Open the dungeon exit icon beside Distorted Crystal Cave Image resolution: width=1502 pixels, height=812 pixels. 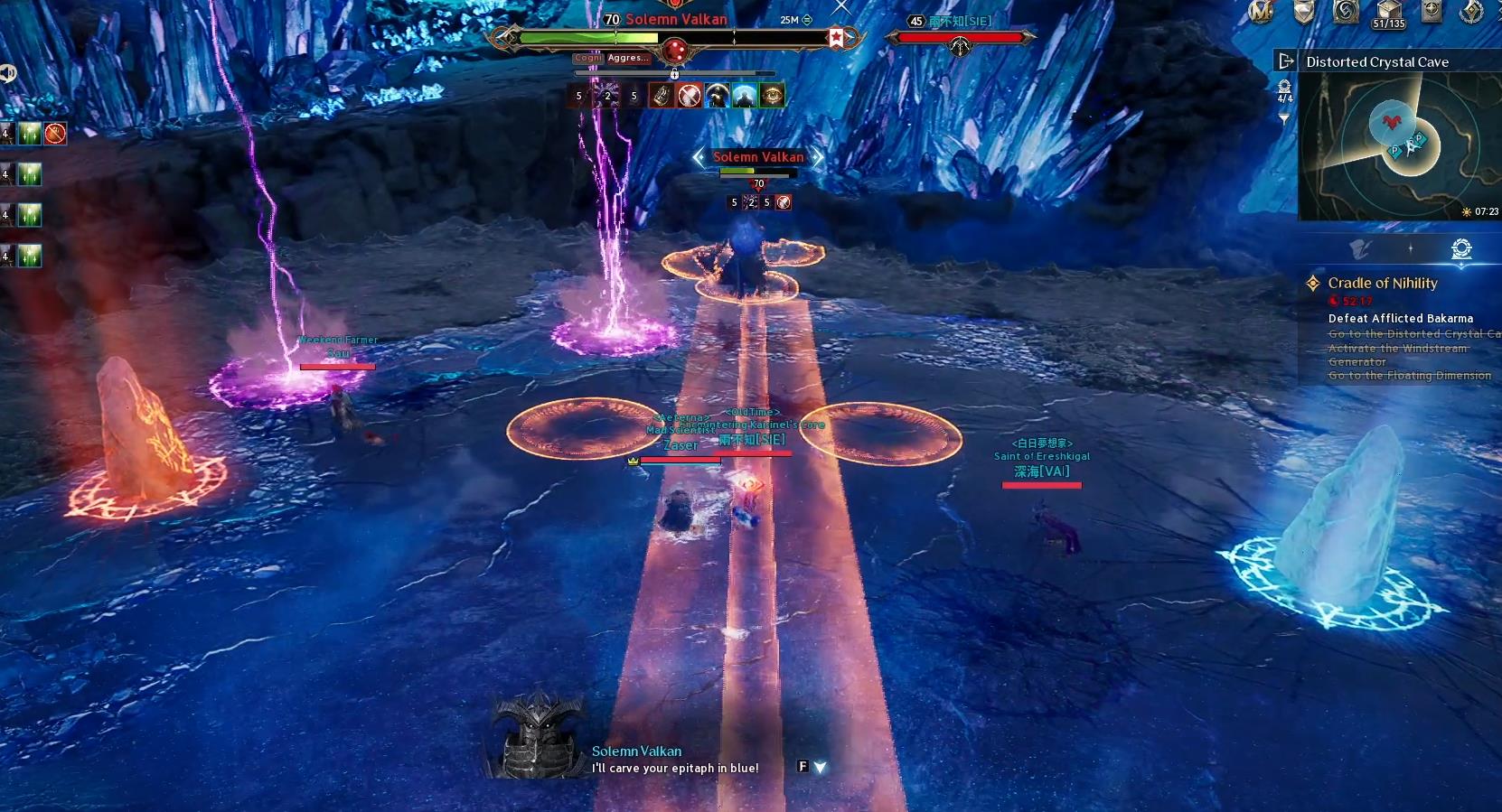coord(1286,61)
